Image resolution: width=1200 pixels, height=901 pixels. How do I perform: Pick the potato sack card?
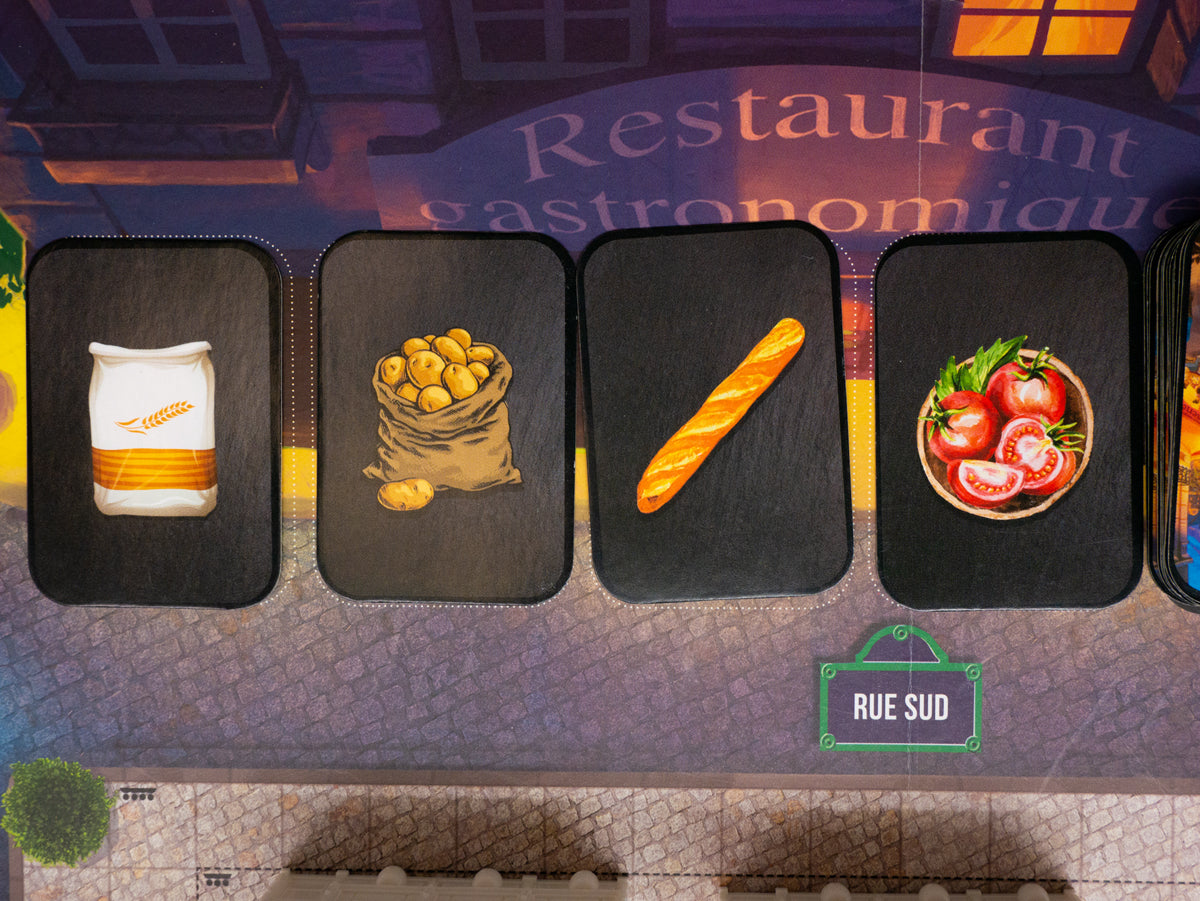(444, 418)
